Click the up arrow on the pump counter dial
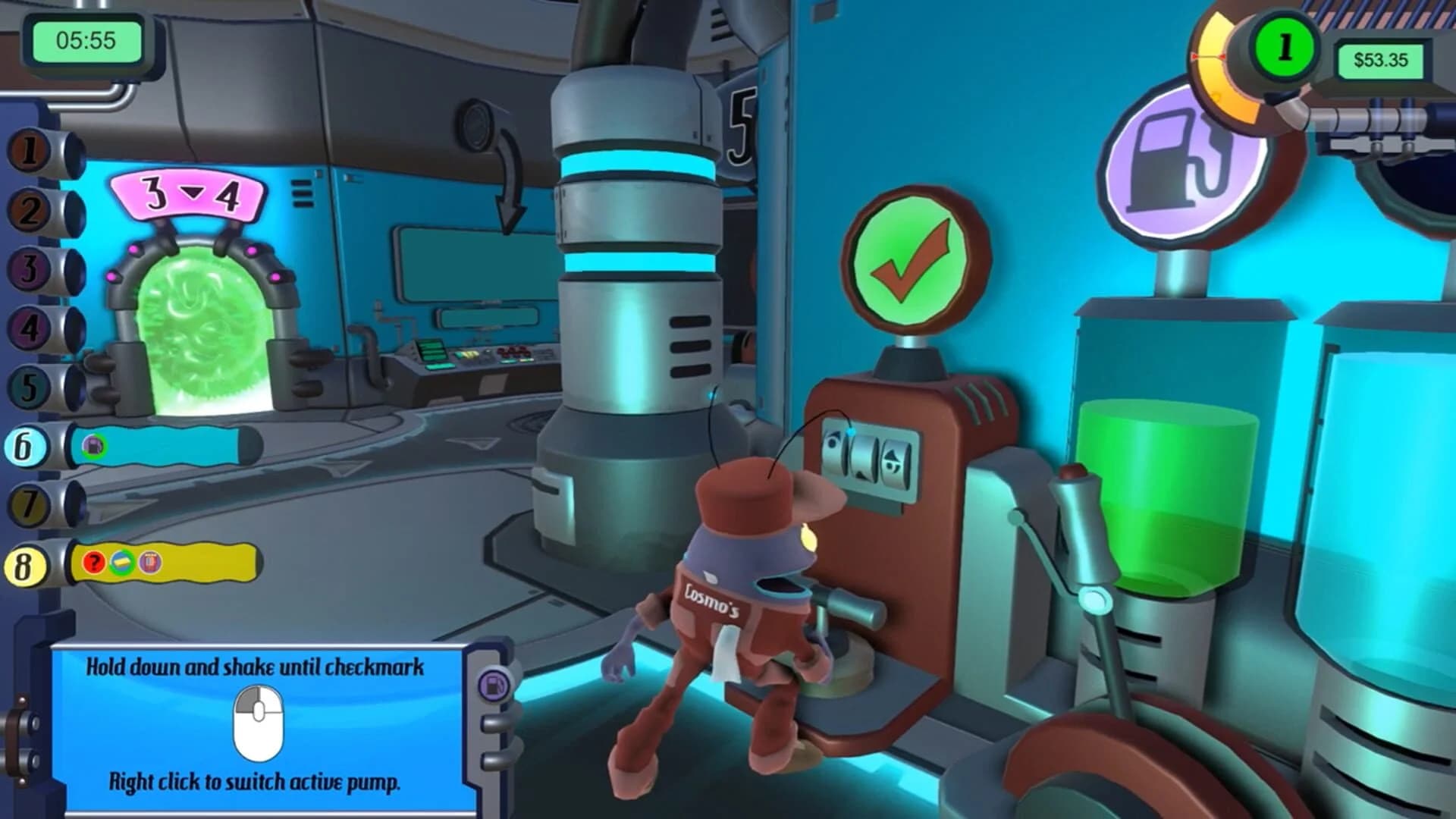 tap(893, 456)
